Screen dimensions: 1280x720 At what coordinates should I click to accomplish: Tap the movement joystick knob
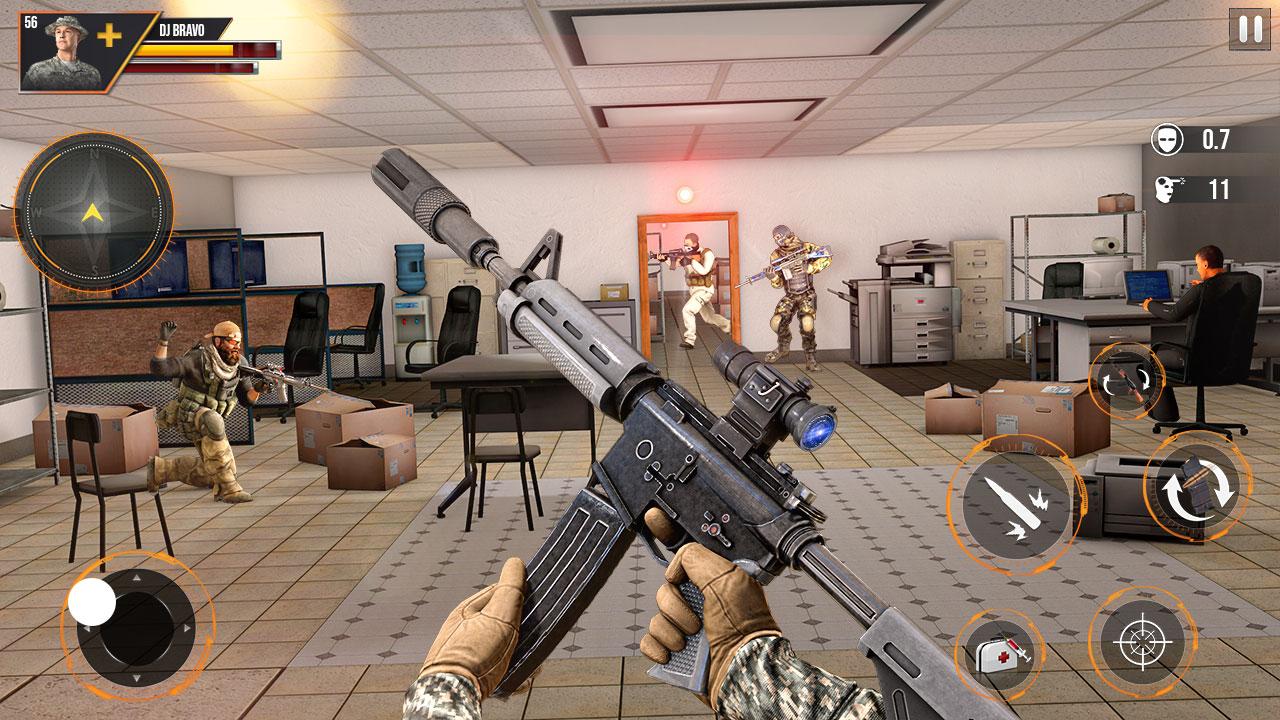[92, 602]
